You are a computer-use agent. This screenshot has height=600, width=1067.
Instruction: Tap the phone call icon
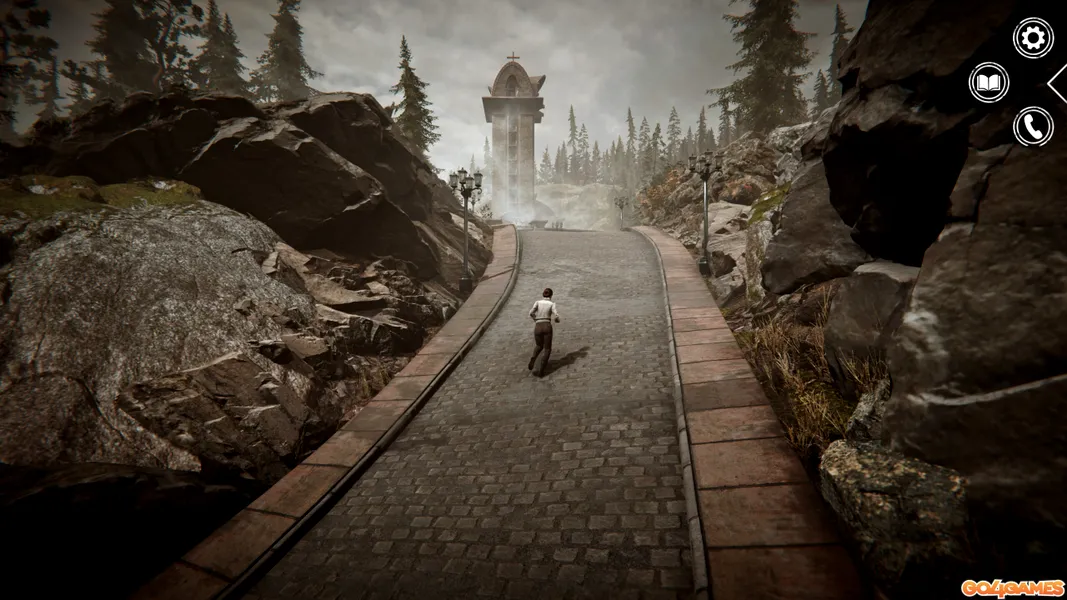tap(1033, 127)
